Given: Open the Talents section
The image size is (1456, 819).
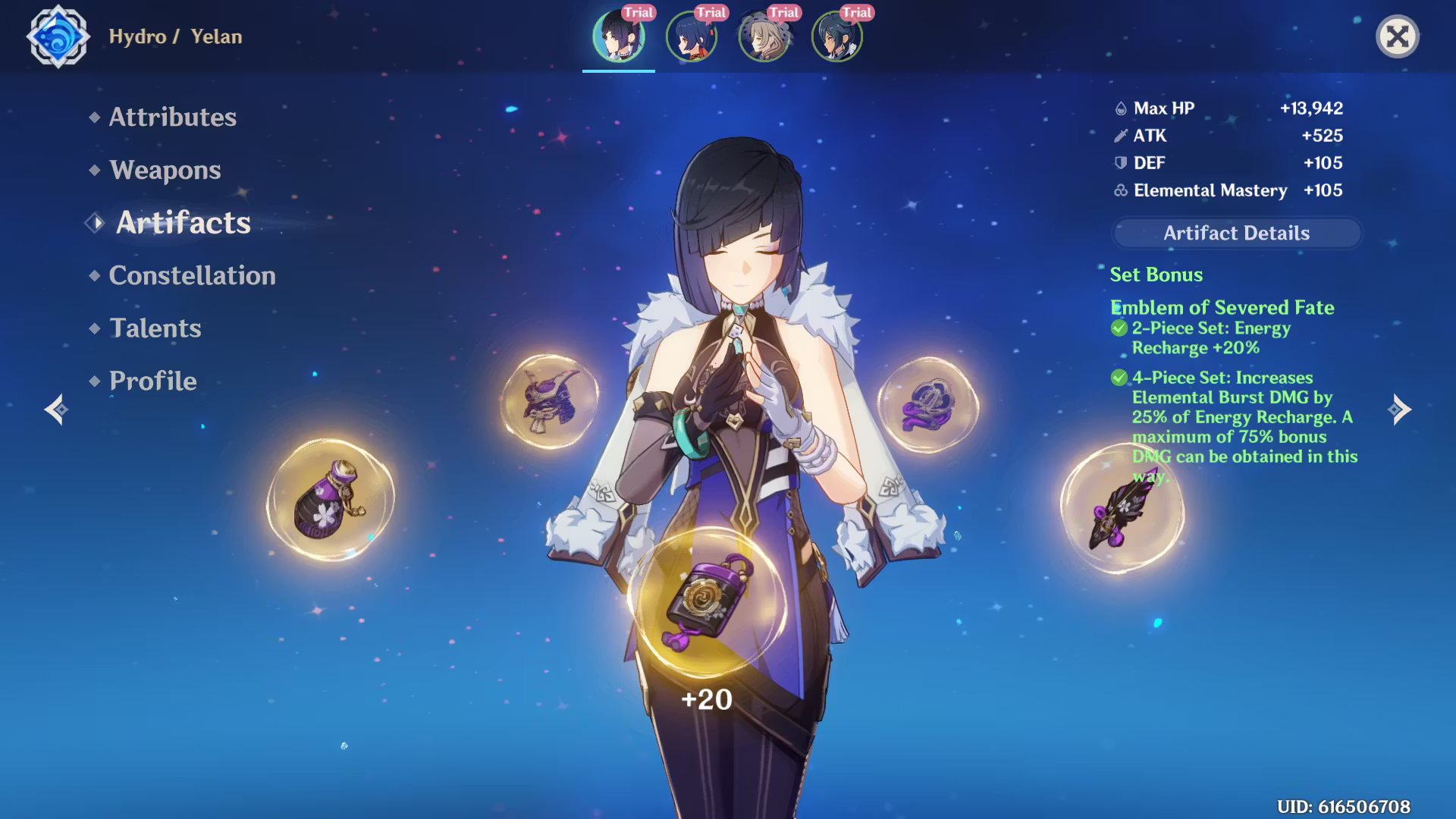Looking at the screenshot, I should pos(155,328).
